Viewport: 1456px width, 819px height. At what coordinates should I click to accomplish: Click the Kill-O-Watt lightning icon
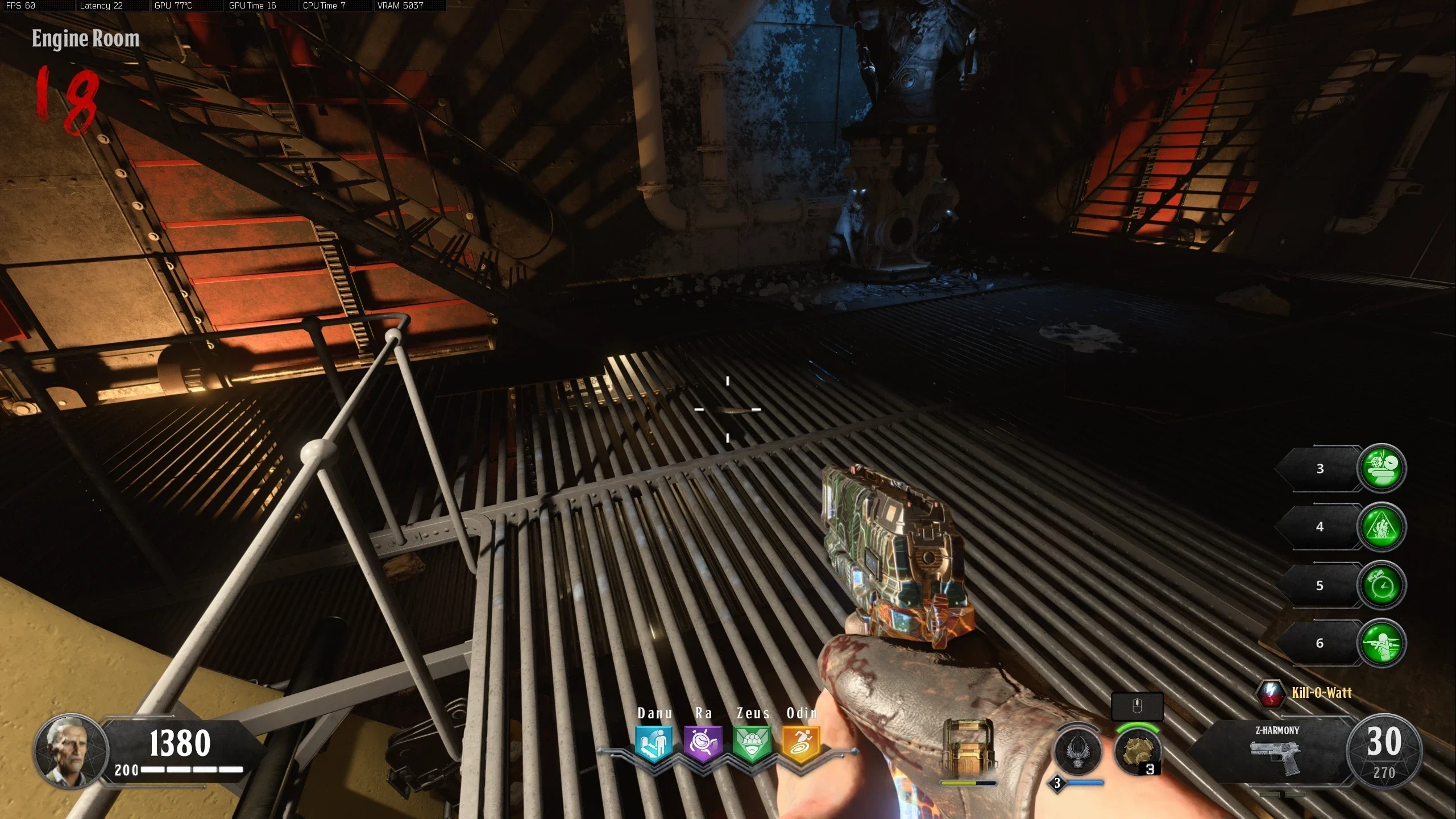pos(1270,693)
